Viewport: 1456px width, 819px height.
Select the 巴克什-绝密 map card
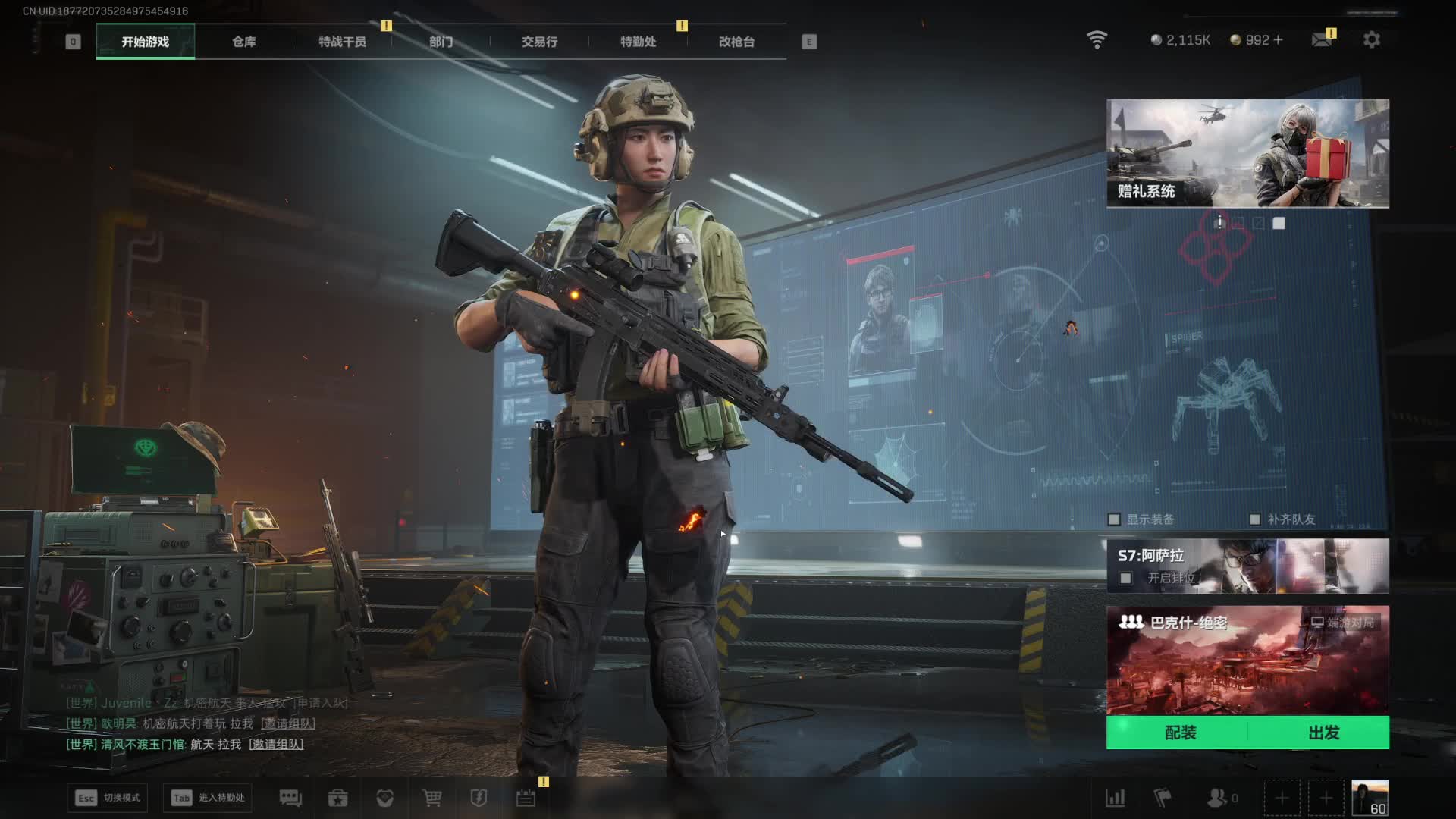tap(1247, 660)
